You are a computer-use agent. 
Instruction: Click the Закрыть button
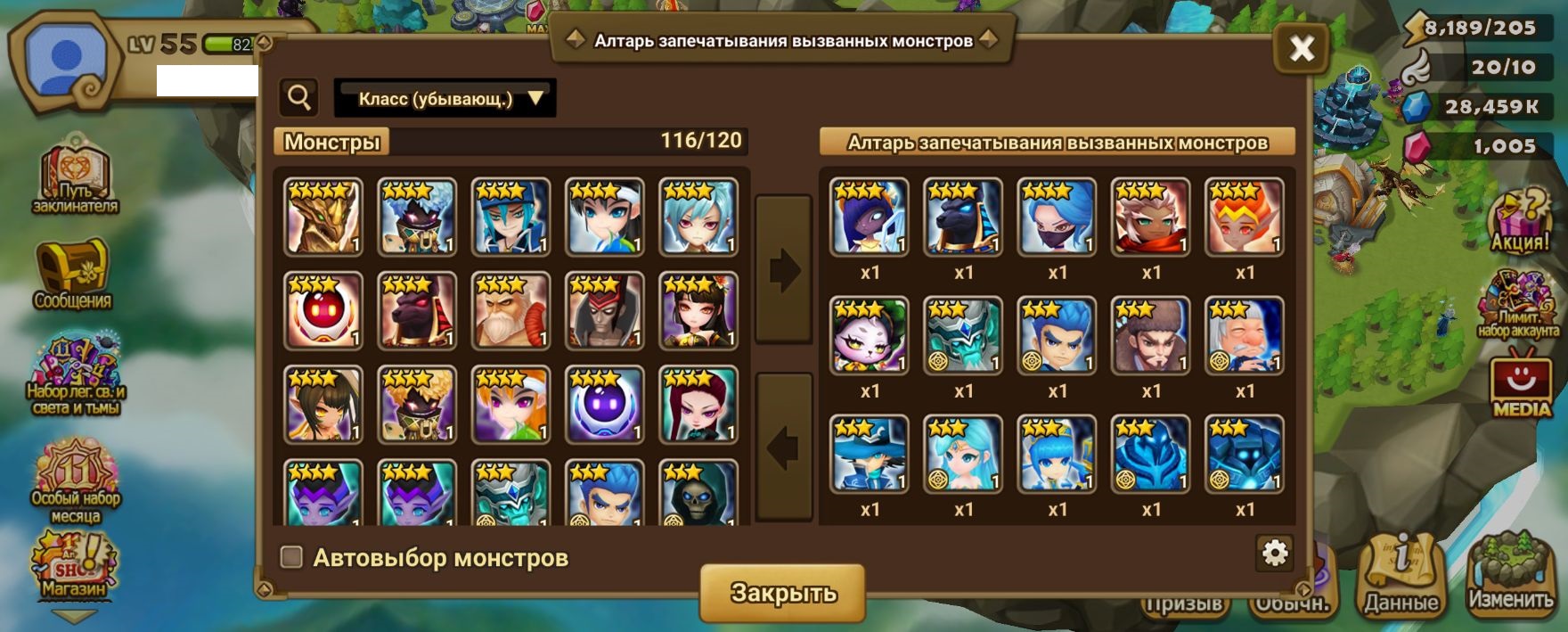[782, 592]
